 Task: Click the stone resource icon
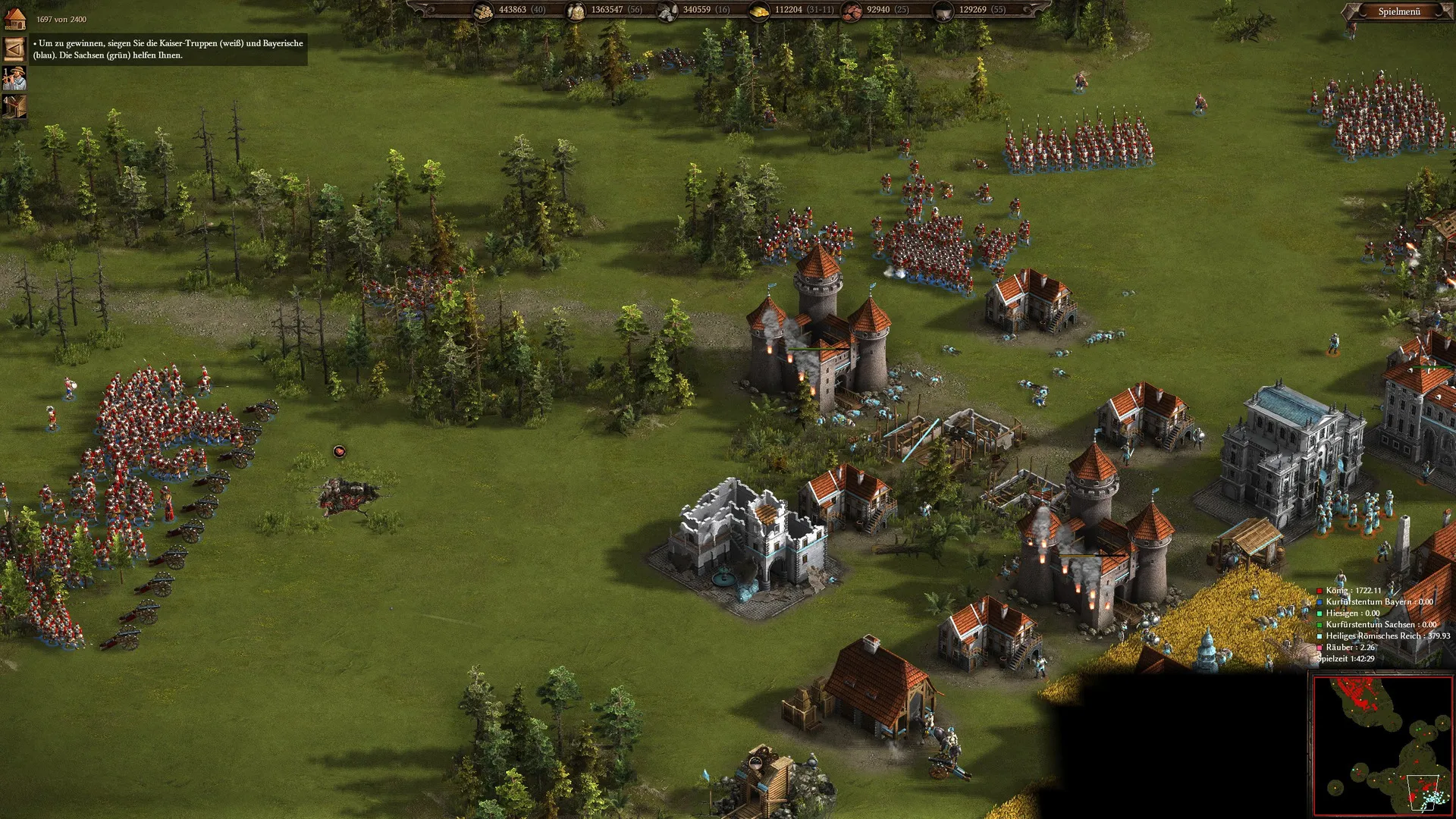pos(668,11)
